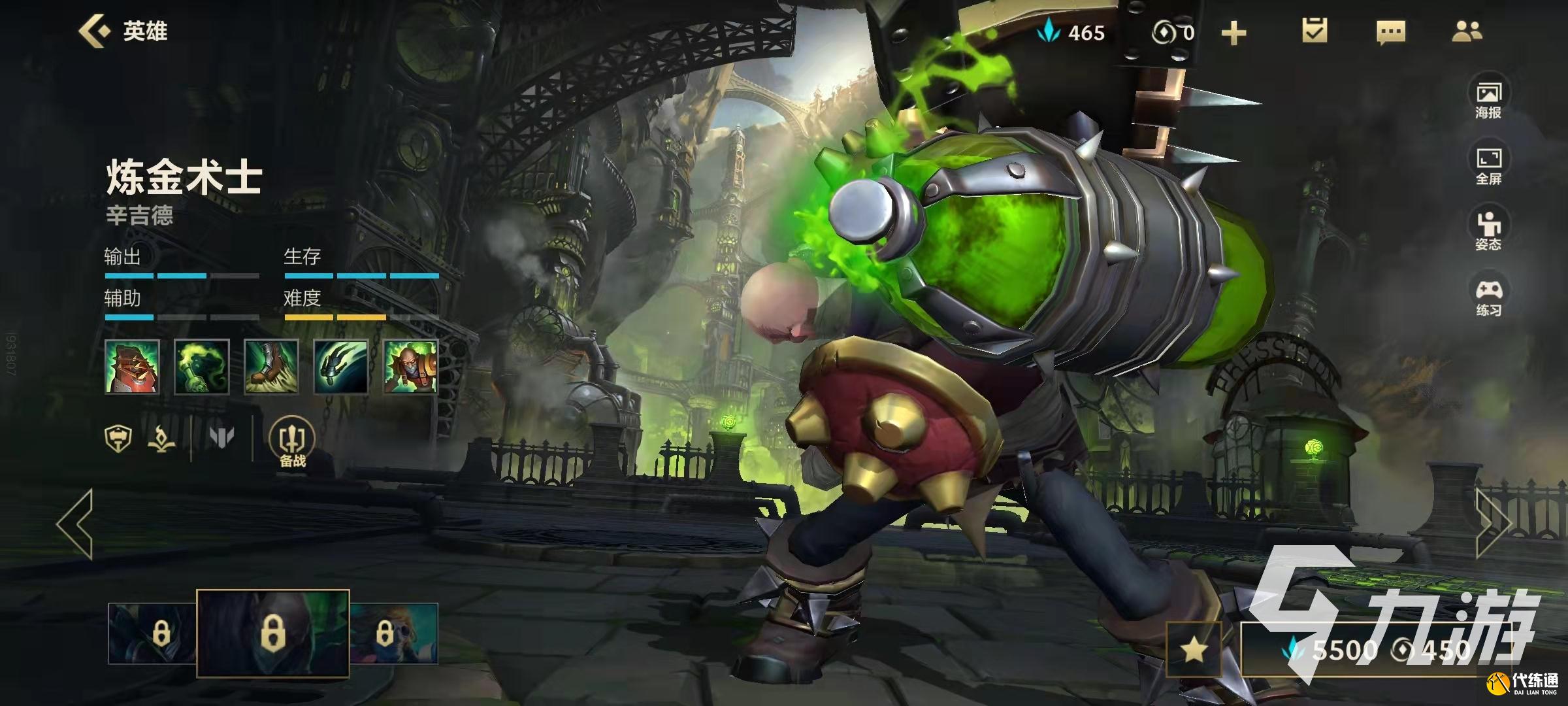The height and width of the screenshot is (706, 1568).
Task: Go to the previous champion
Action: [75, 524]
